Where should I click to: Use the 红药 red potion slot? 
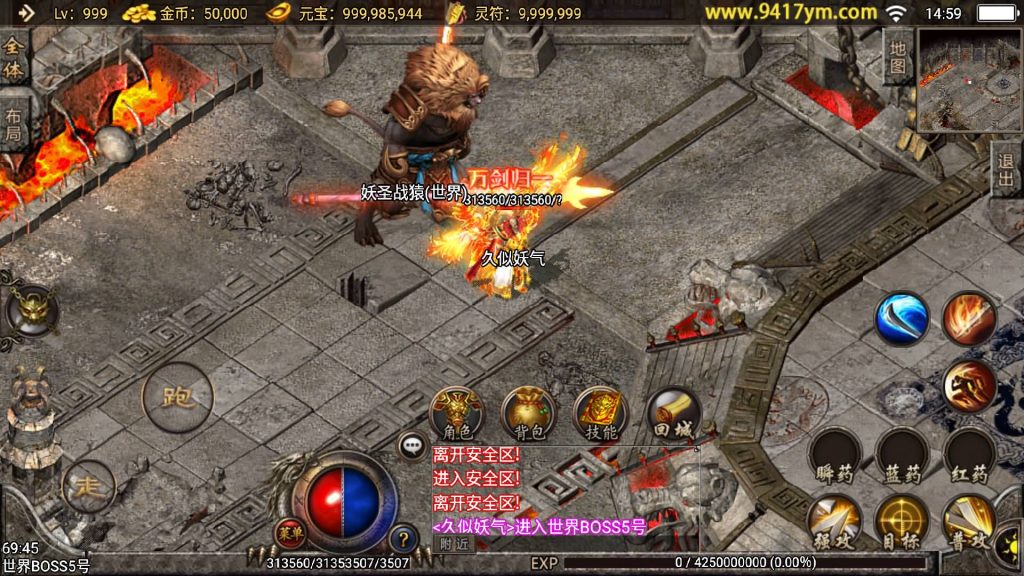968,455
